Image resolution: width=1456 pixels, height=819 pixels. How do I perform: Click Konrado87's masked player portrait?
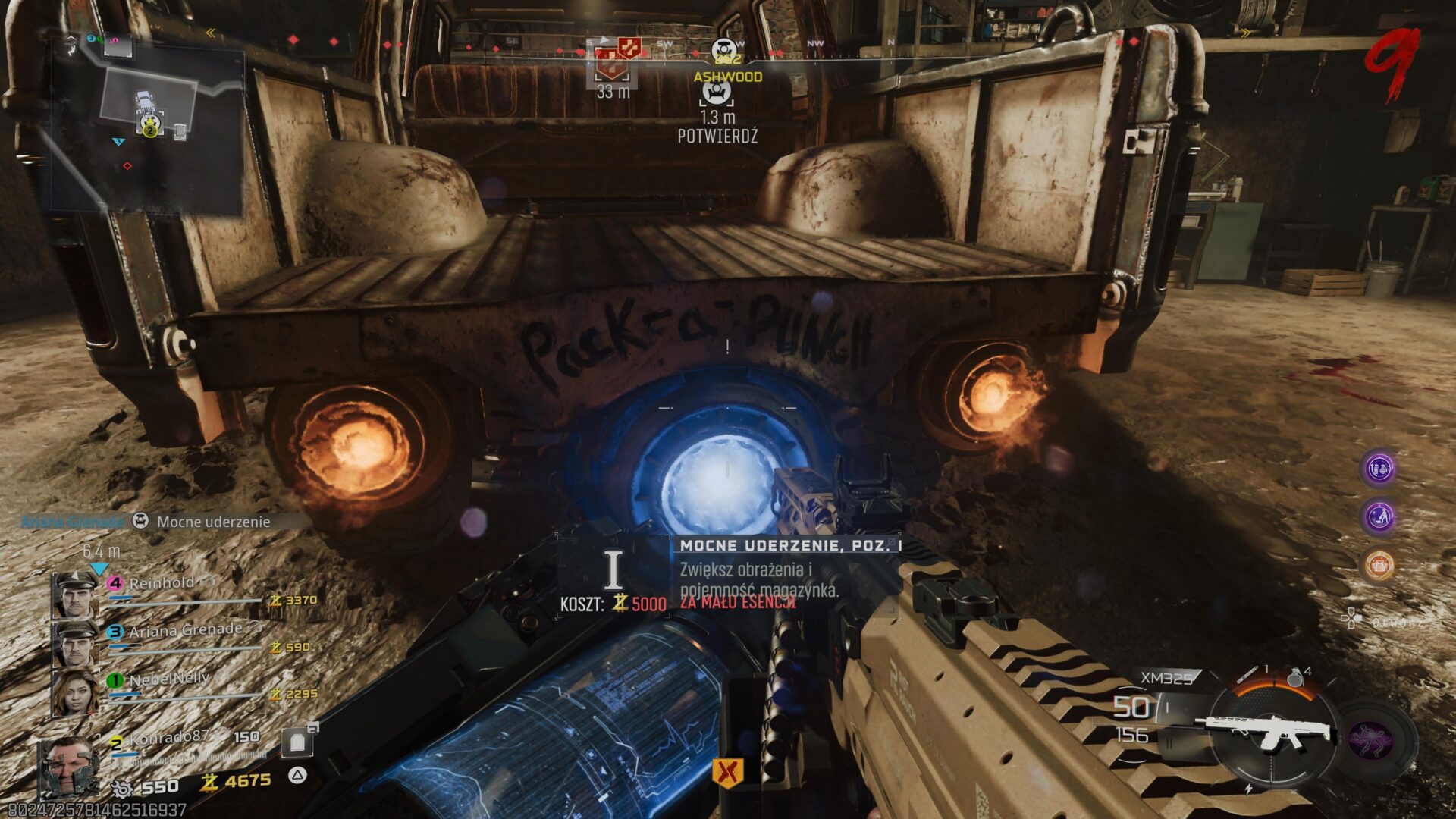68,767
